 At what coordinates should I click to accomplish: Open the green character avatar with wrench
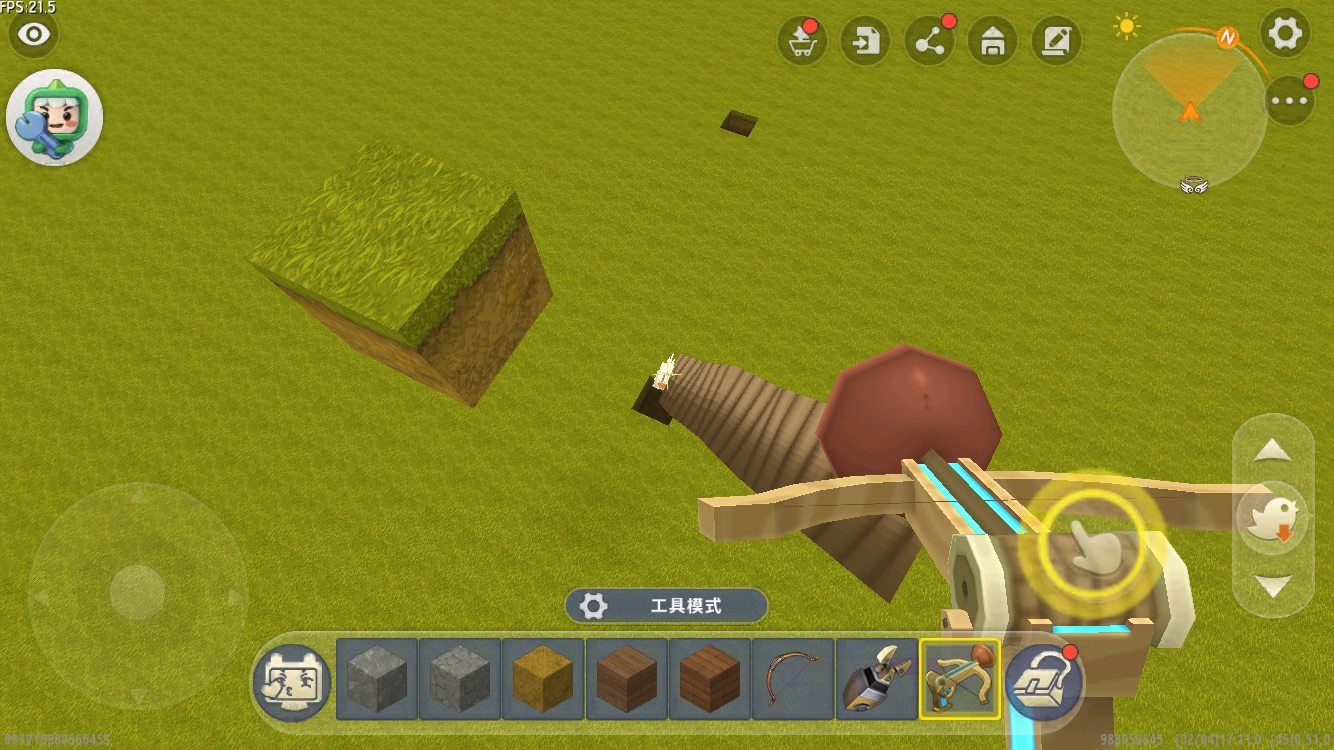55,118
